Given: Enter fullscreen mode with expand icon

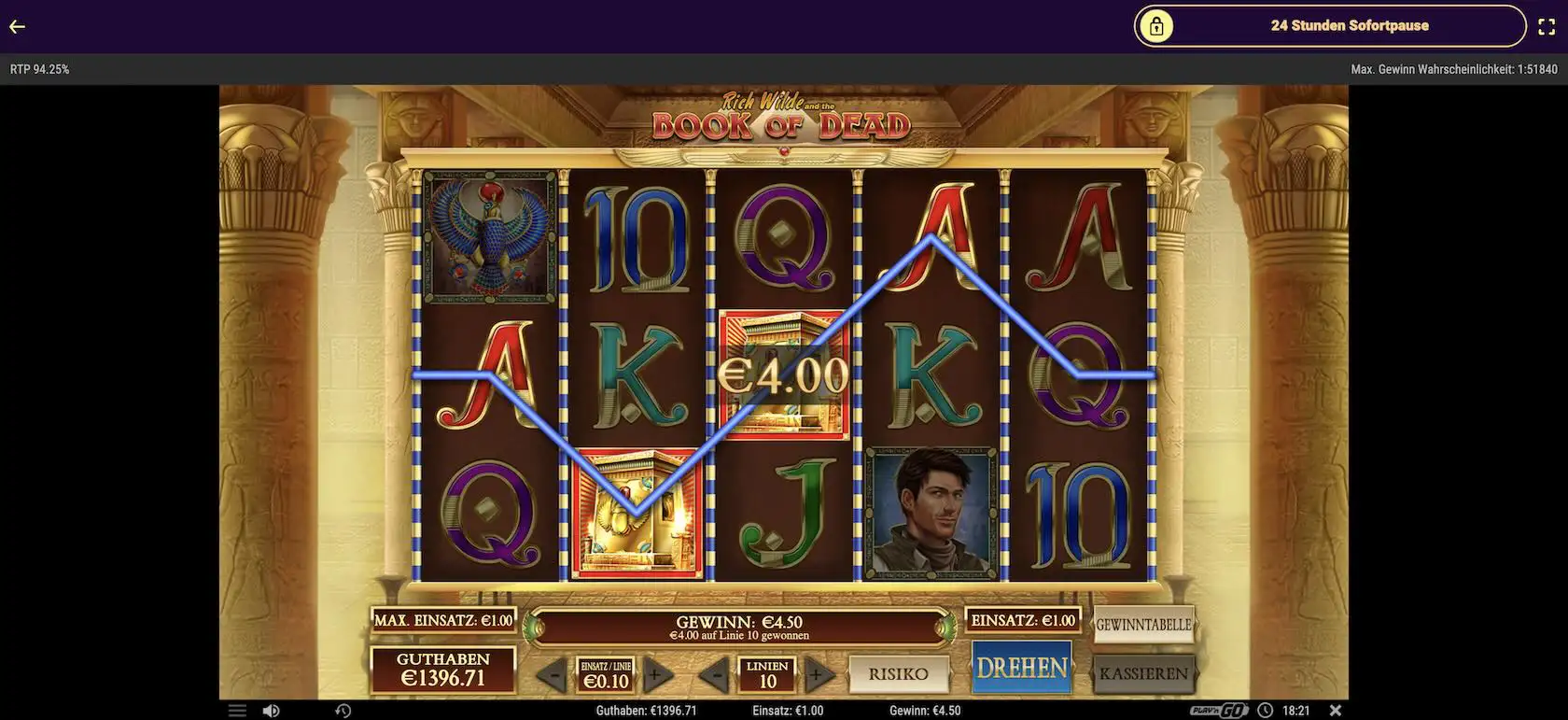Looking at the screenshot, I should point(1546,25).
